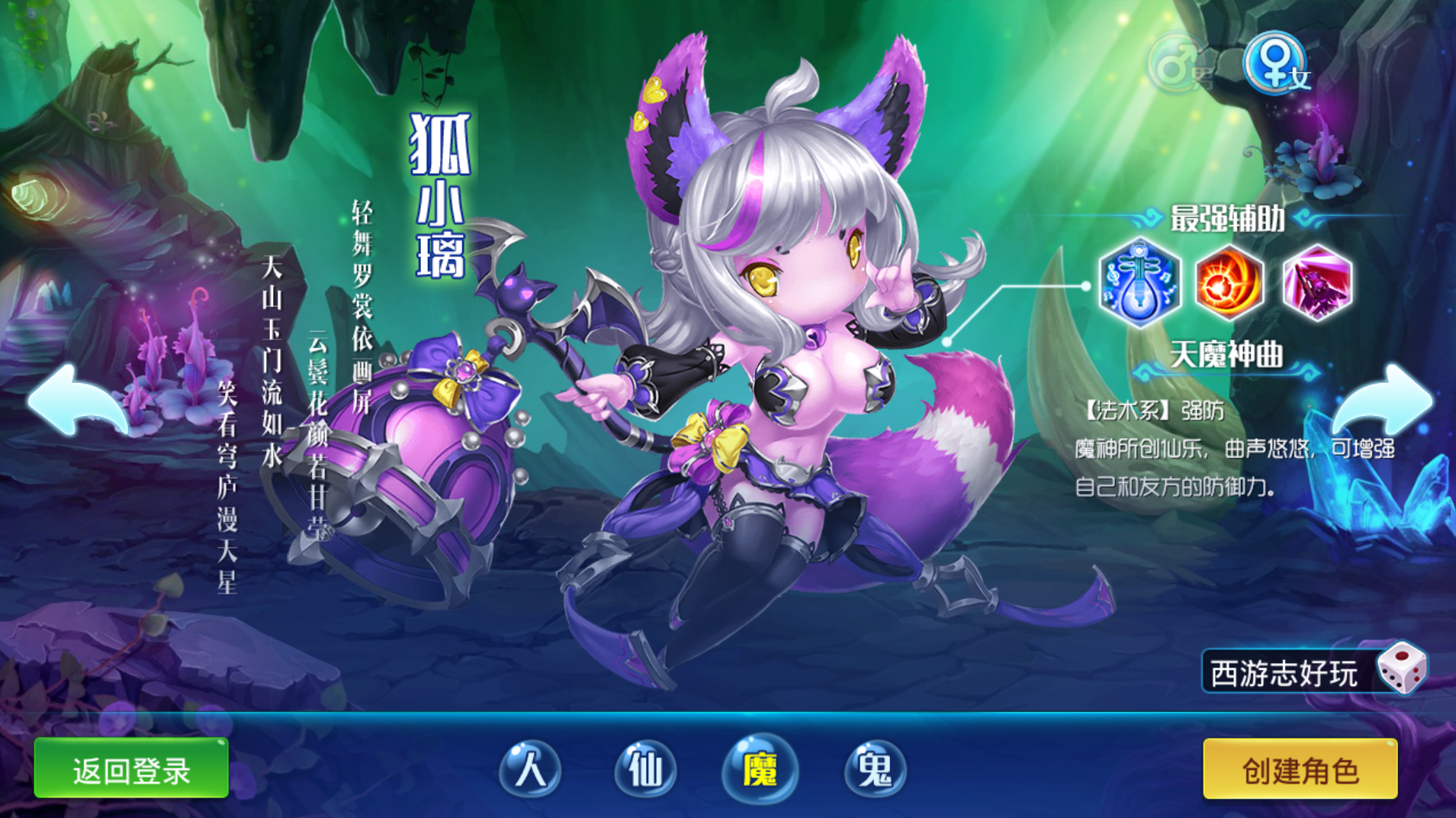This screenshot has width=1456, height=818.
Task: Toggle the highlighted 魔 faction selection
Action: point(762,772)
